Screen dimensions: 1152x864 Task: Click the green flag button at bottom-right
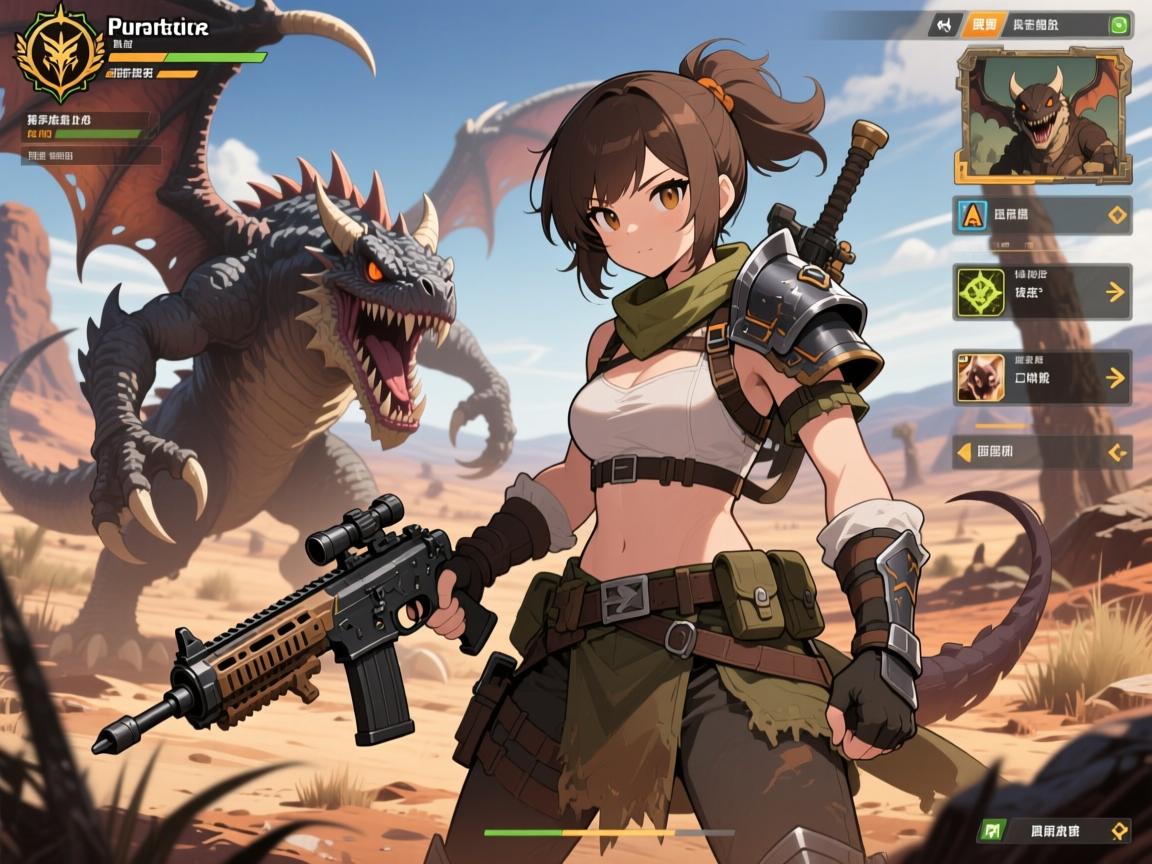click(993, 830)
